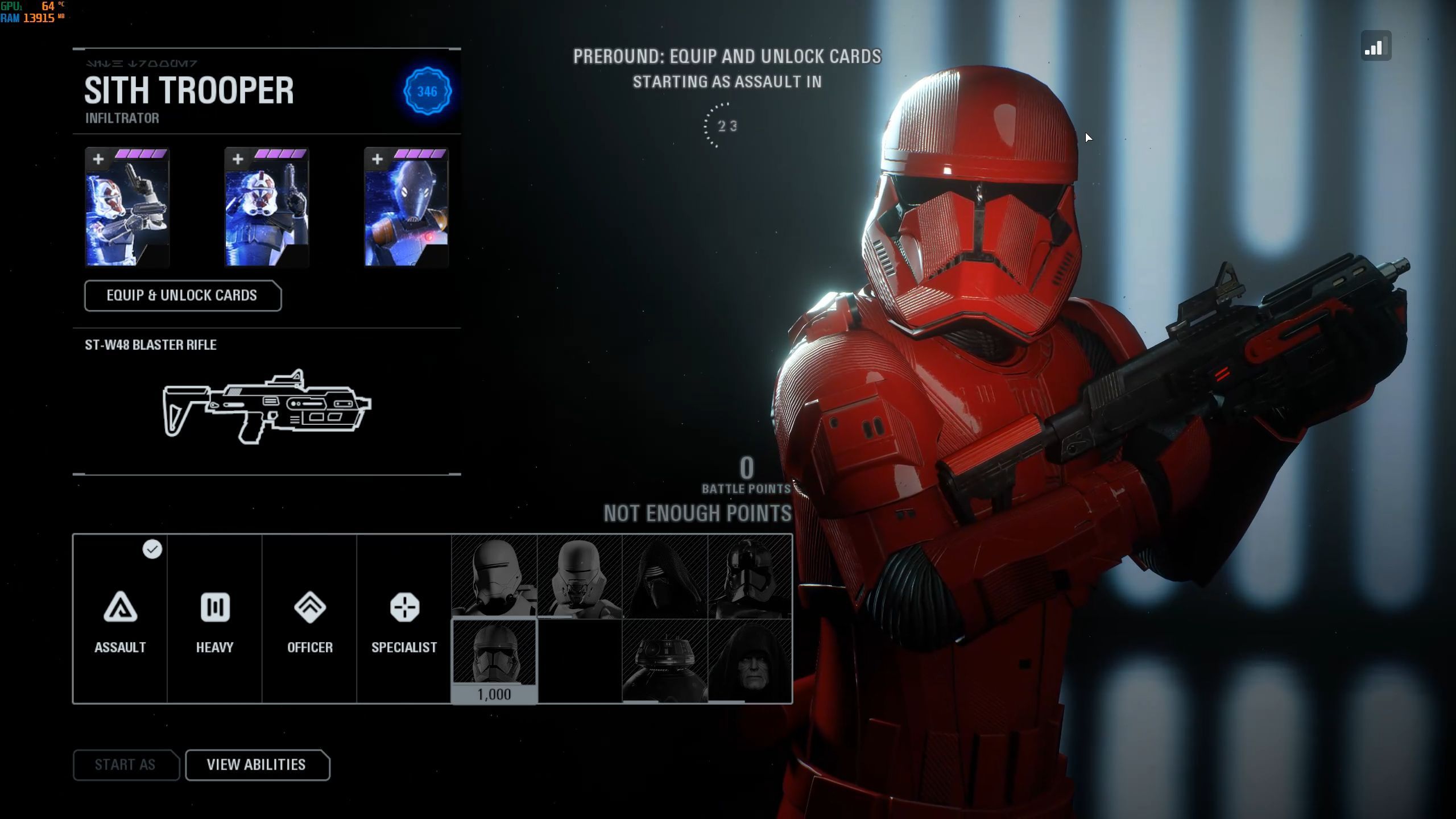Choose the Captain Phasma hero portrait

(x=750, y=577)
